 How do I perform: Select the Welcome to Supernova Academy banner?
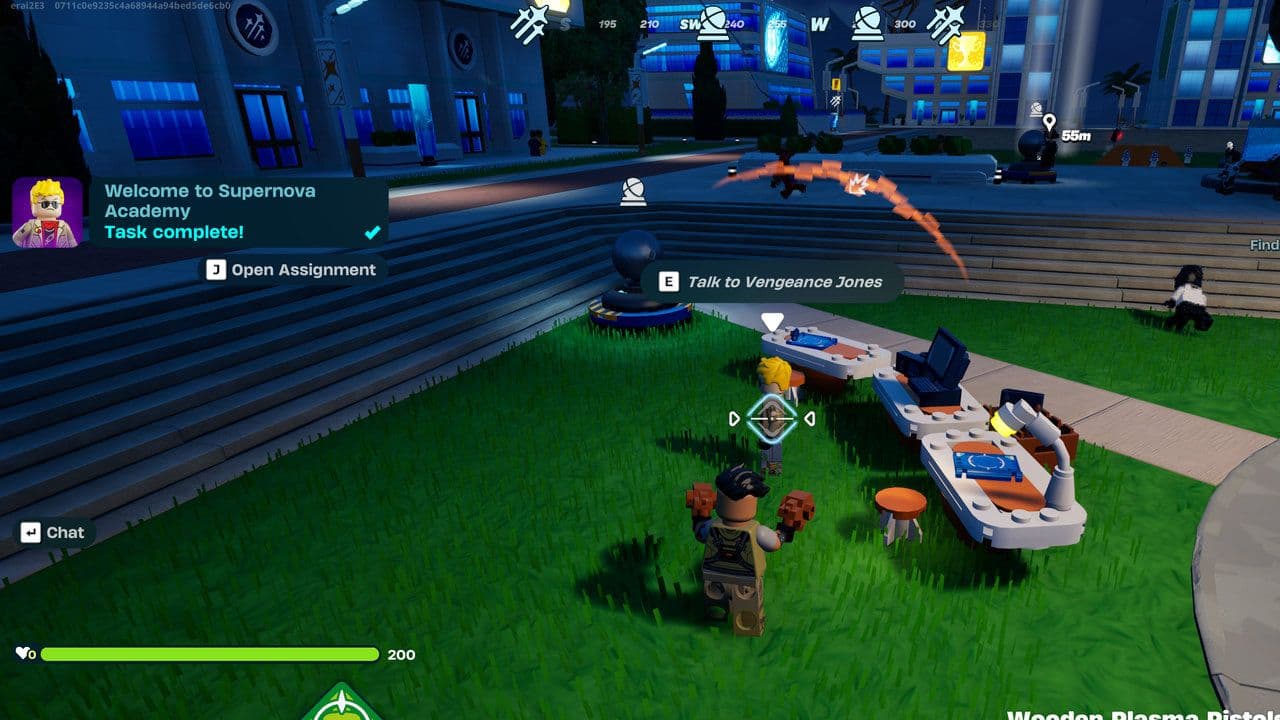tap(210, 200)
